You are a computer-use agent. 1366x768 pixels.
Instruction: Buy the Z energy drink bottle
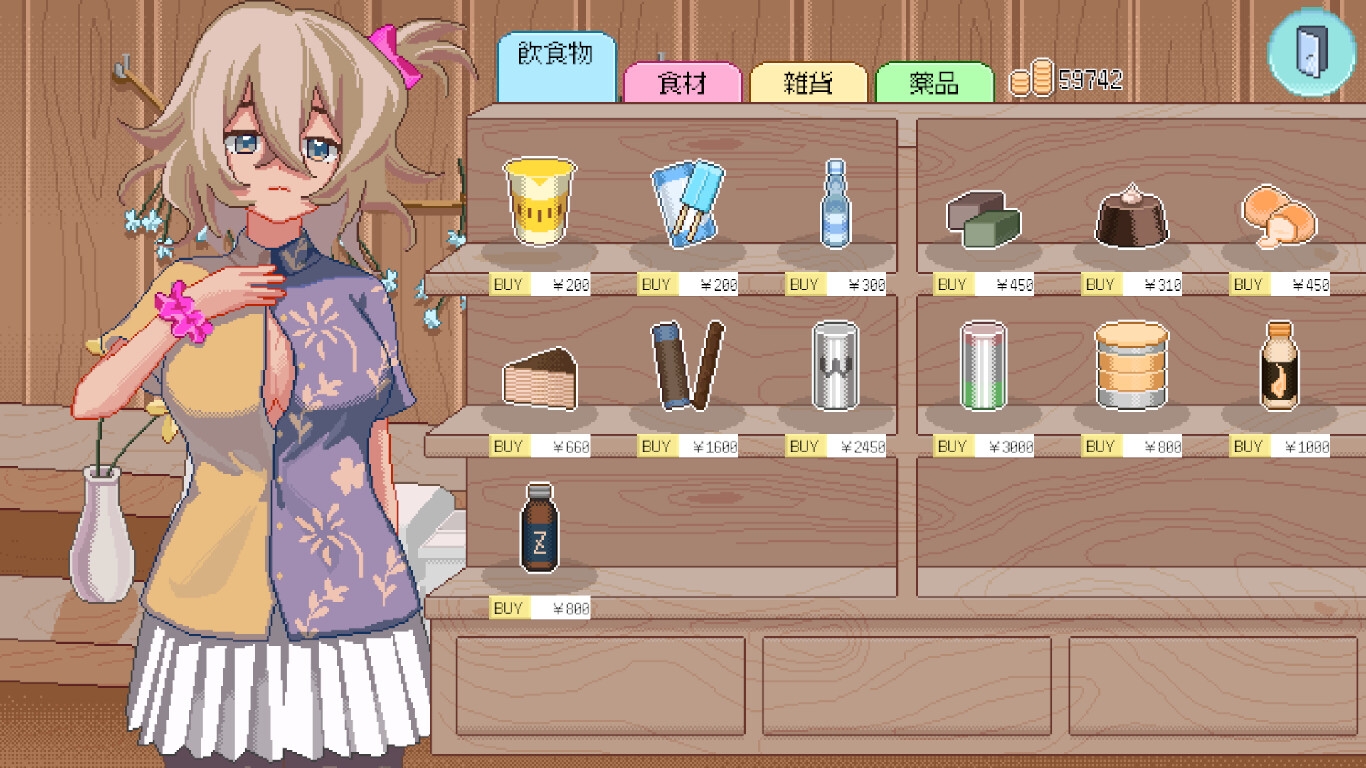[508, 608]
